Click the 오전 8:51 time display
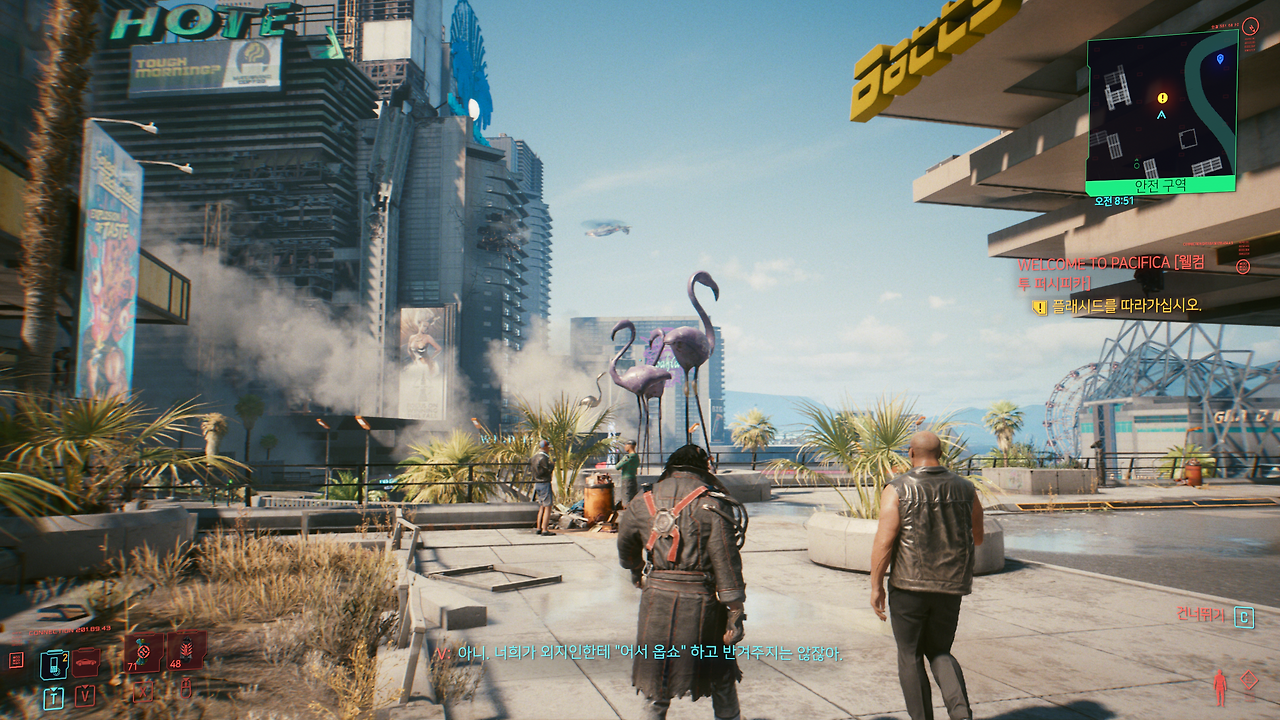 pos(1115,200)
